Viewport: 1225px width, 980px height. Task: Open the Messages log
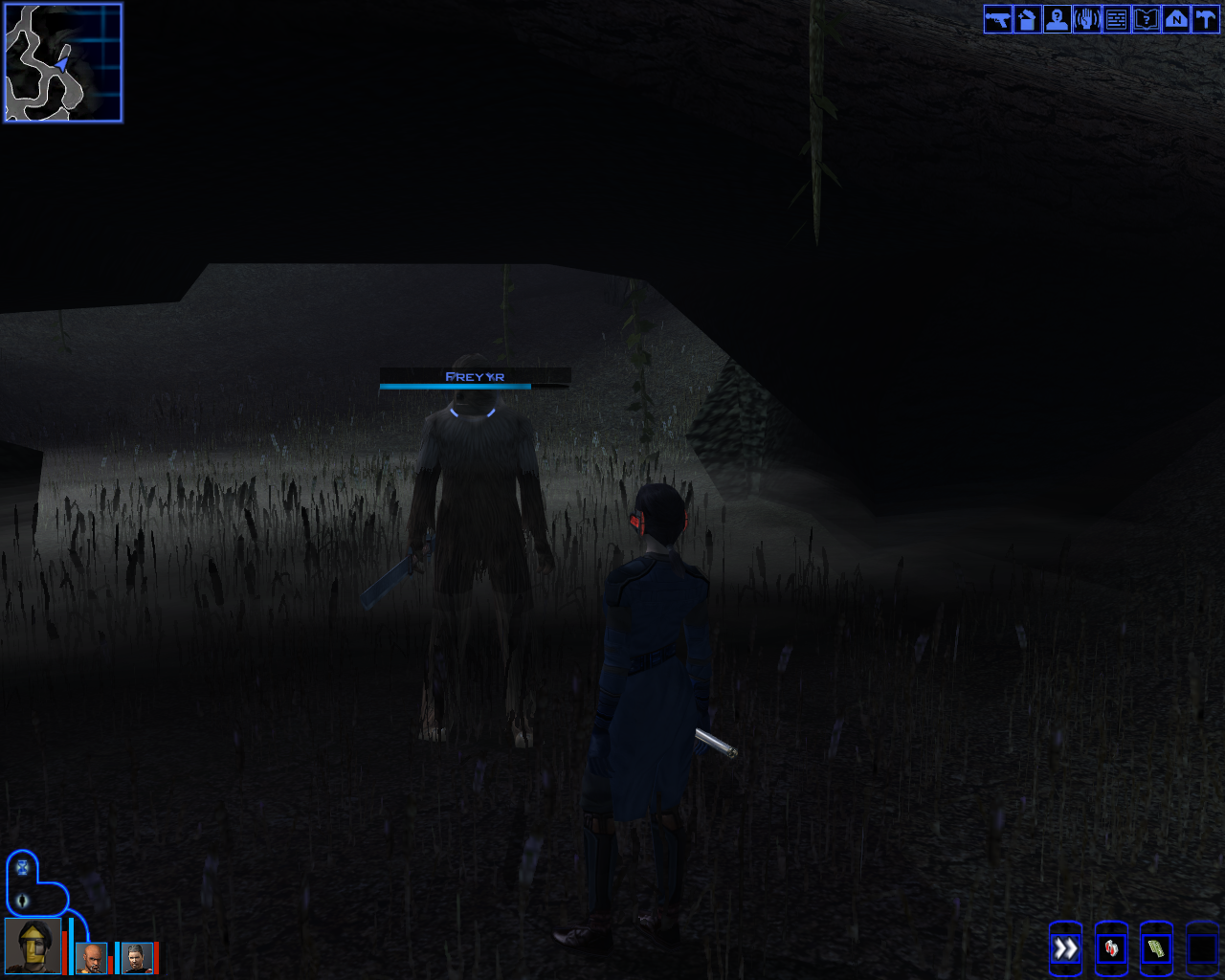click(1116, 19)
